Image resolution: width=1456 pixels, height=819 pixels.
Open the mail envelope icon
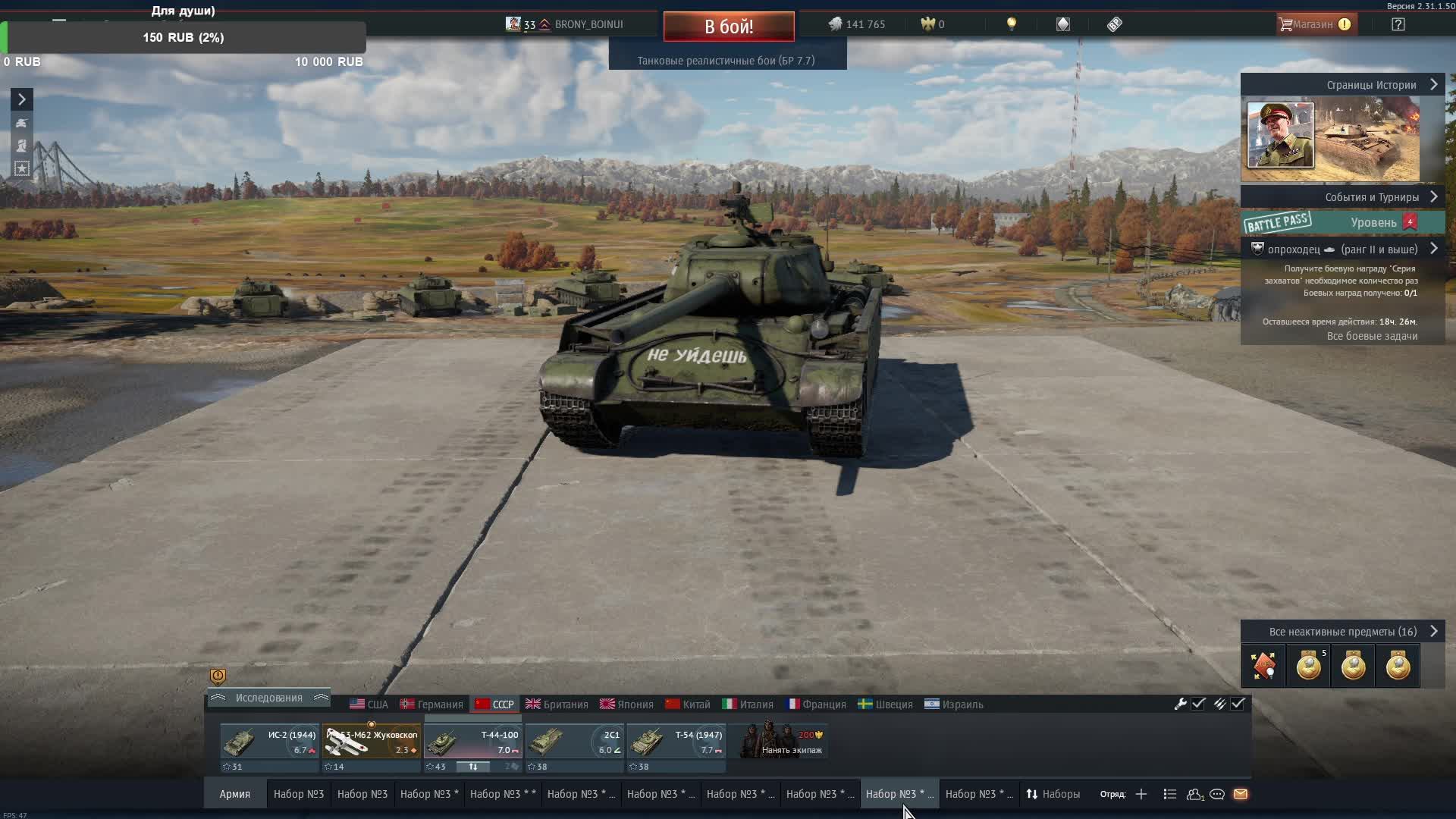1241,794
